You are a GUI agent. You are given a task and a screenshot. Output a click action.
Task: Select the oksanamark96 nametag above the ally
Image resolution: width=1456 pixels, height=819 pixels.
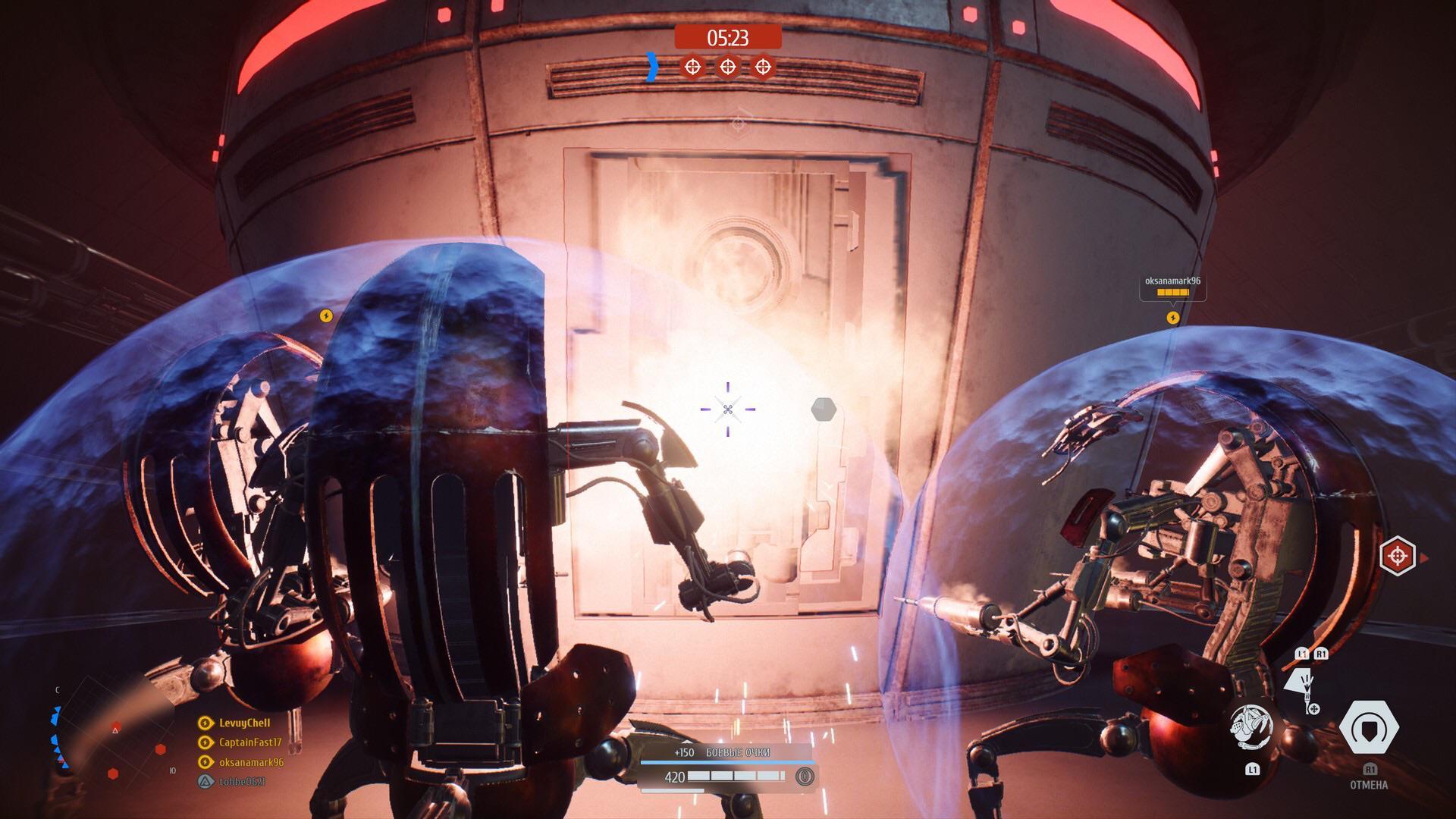[x=1172, y=281]
